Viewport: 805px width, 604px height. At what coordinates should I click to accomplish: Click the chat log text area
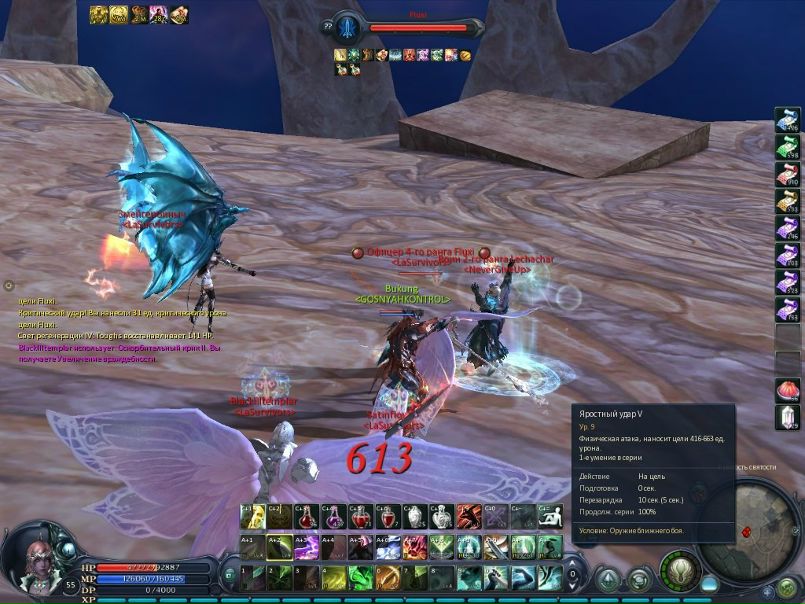[x=120, y=330]
